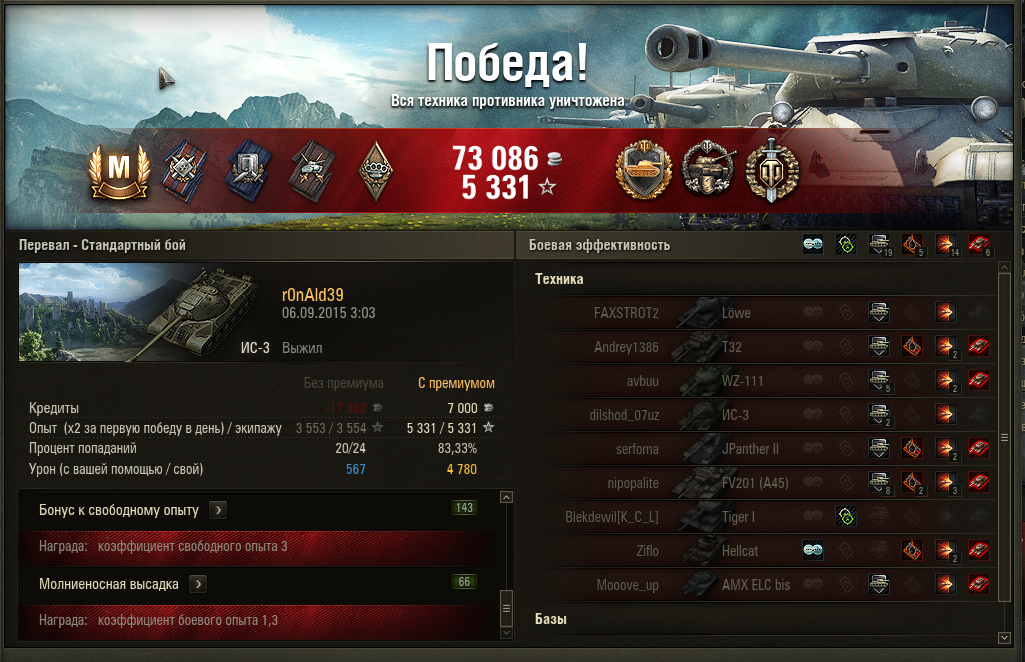Screen dimensions: 1025x662
Task: Expand the 'Бонус к свободному опыту' details arrow
Action: coord(218,510)
